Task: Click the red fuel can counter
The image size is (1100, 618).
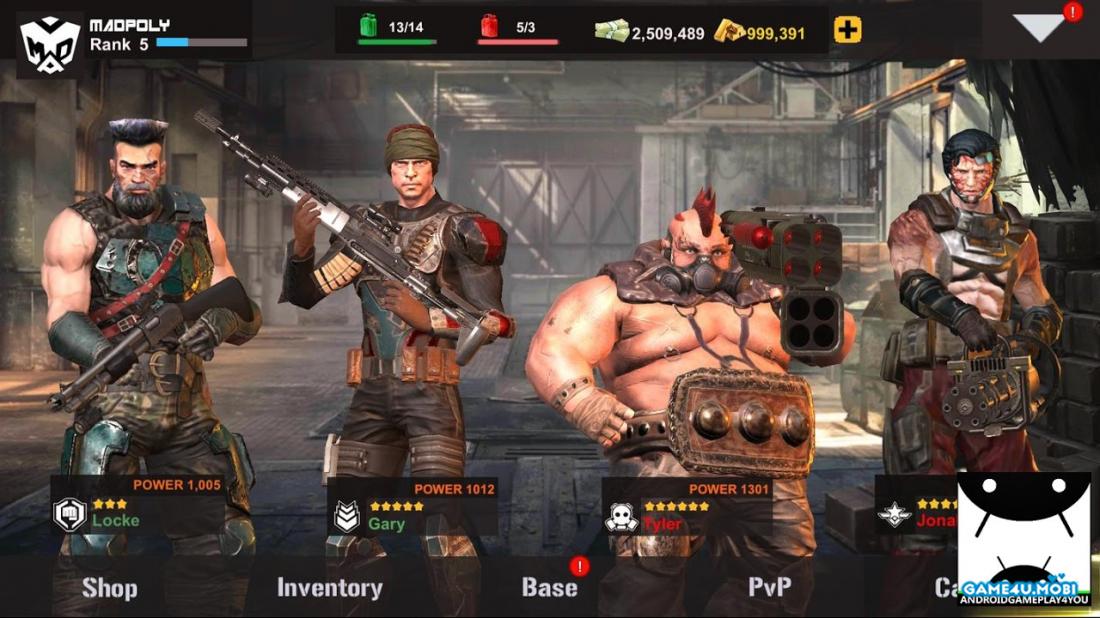Action: pyautogui.click(x=490, y=26)
